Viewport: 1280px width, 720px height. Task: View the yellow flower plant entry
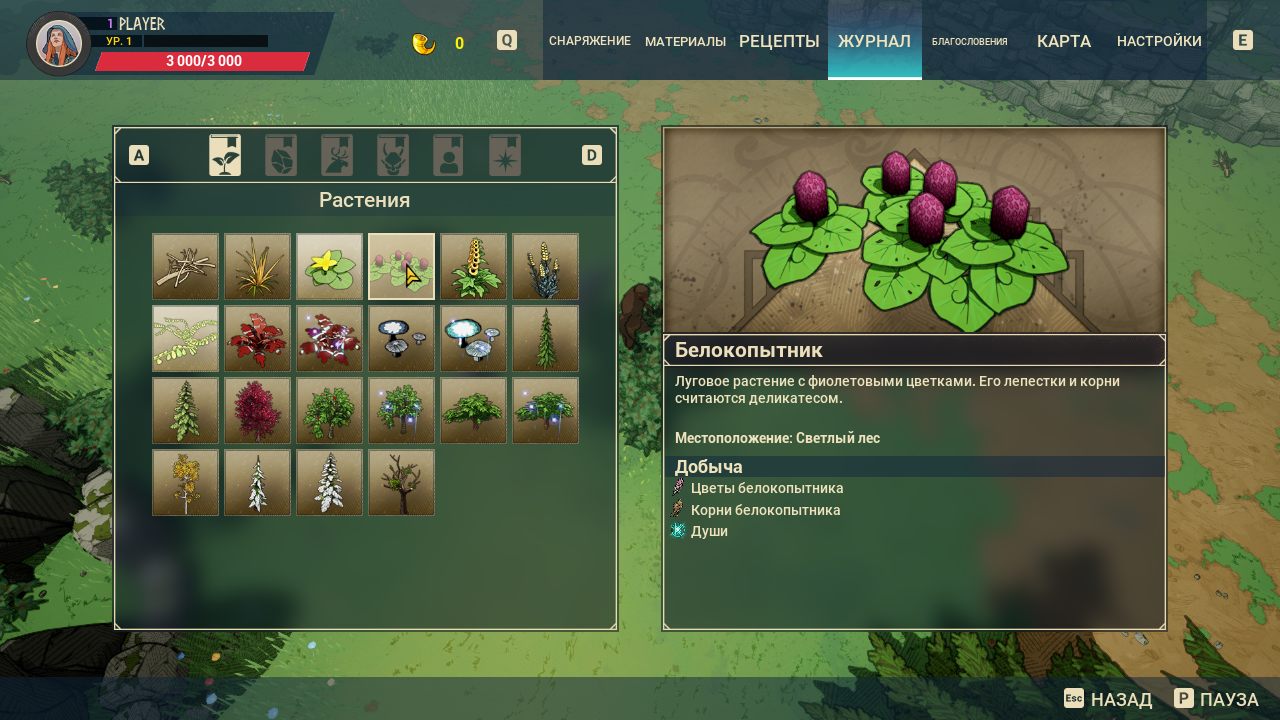tap(330, 267)
